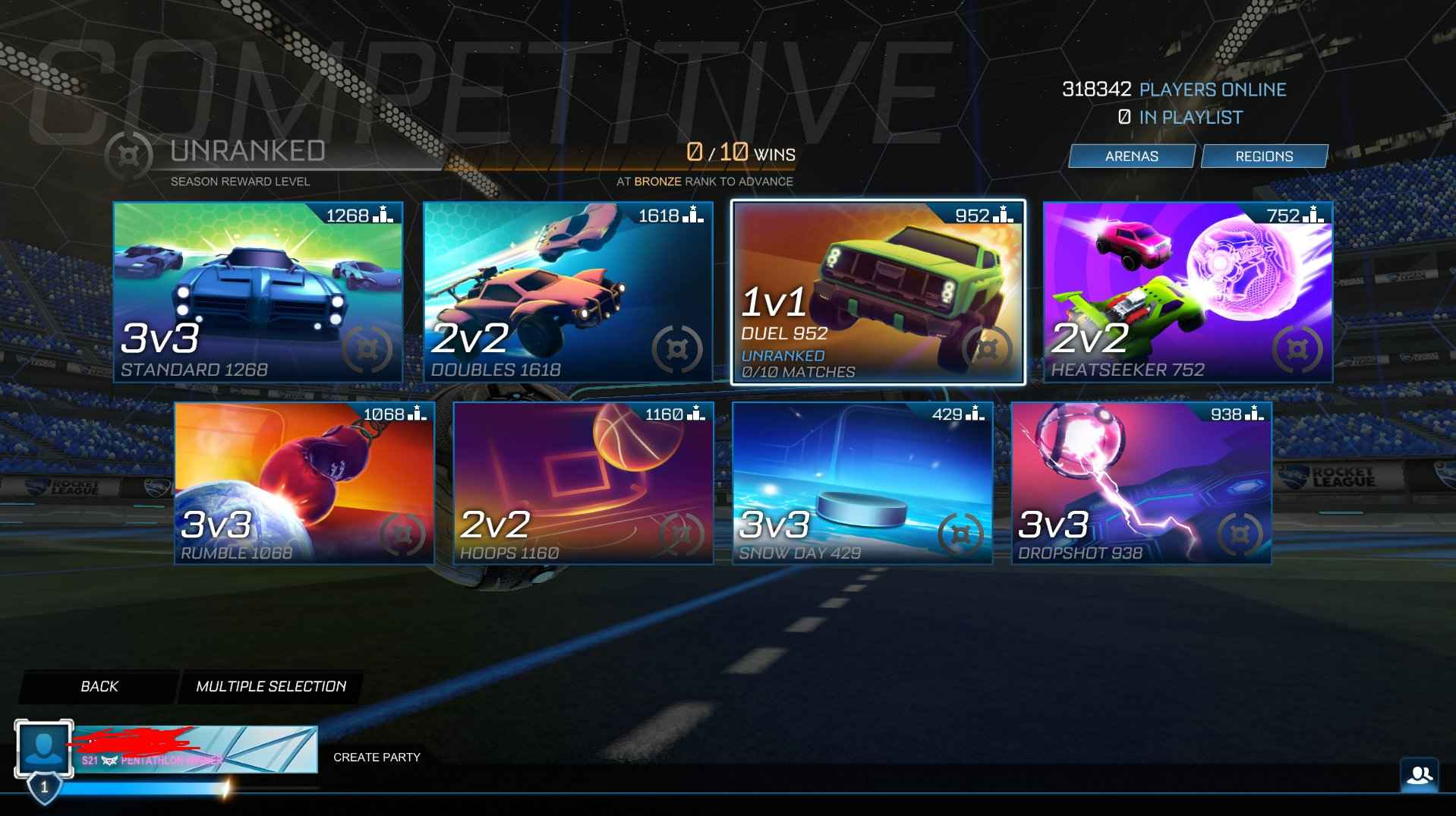The image size is (1456, 816).
Task: Enable Multiple Selection mode
Action: click(271, 685)
